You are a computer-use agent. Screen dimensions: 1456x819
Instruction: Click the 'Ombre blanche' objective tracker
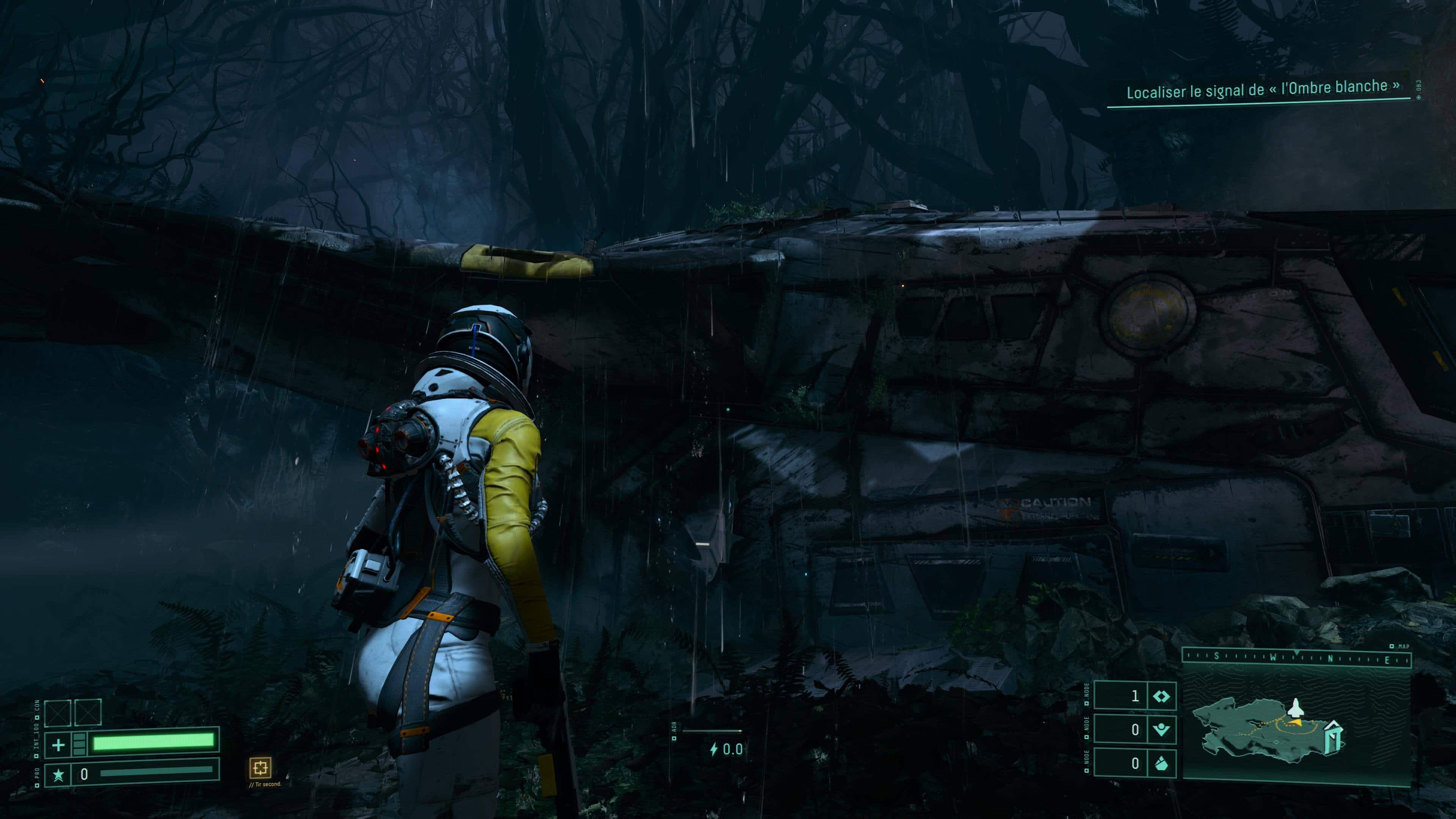[1263, 90]
